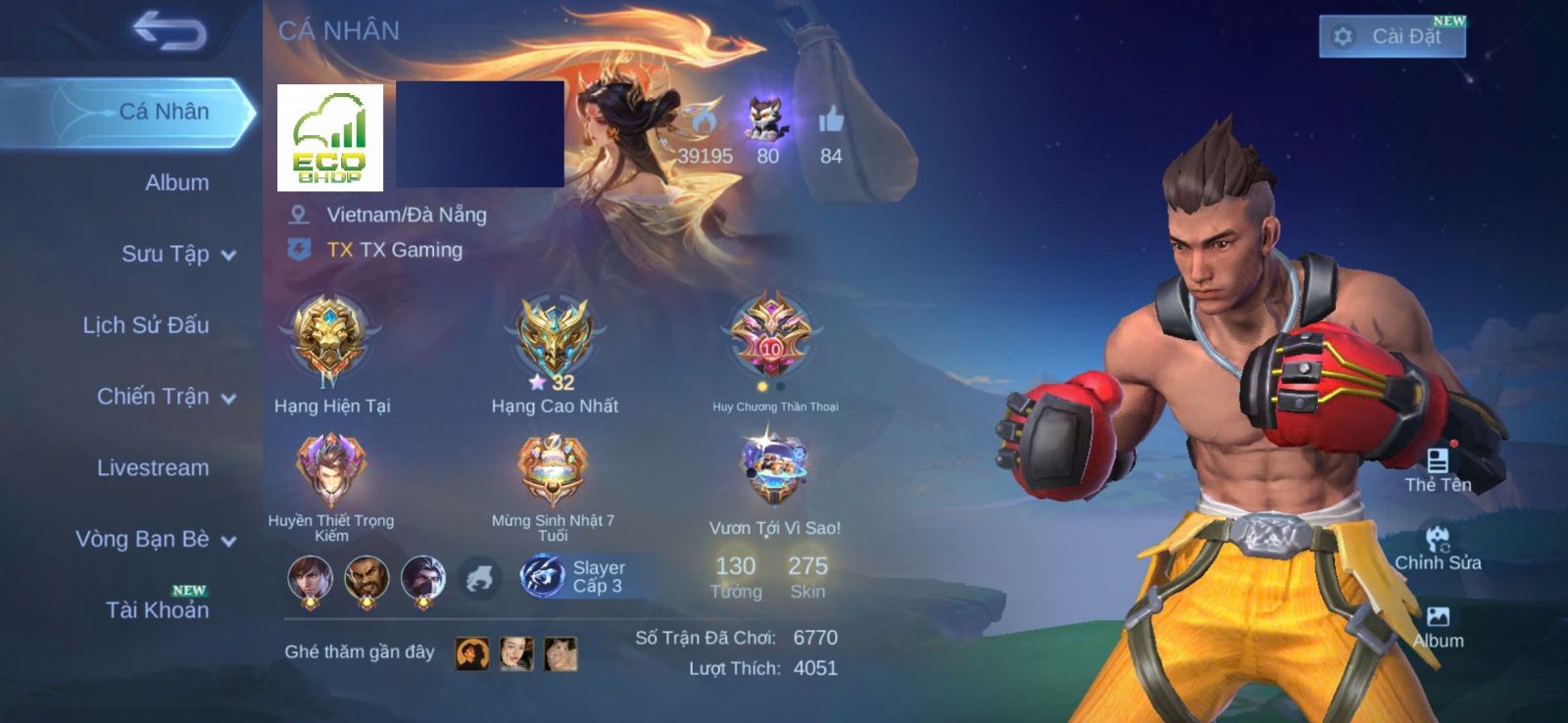Click the ECO Shop profile avatar

click(x=330, y=137)
